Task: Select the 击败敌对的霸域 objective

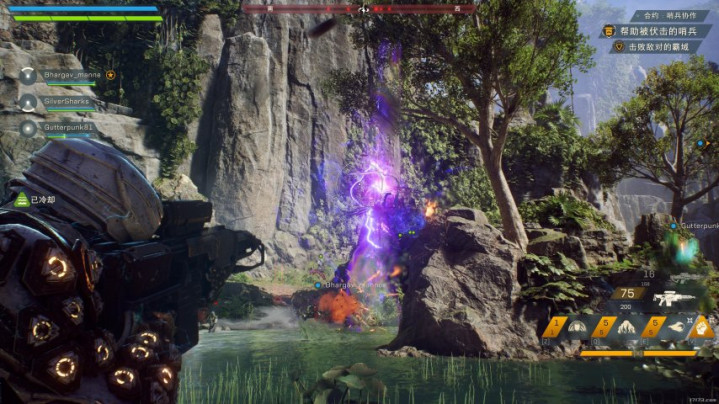Action: point(660,46)
